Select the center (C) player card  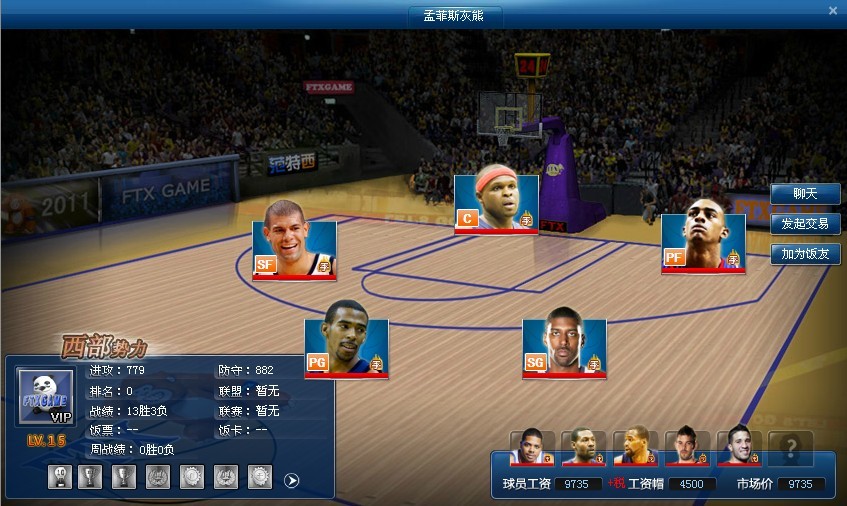tap(496, 204)
